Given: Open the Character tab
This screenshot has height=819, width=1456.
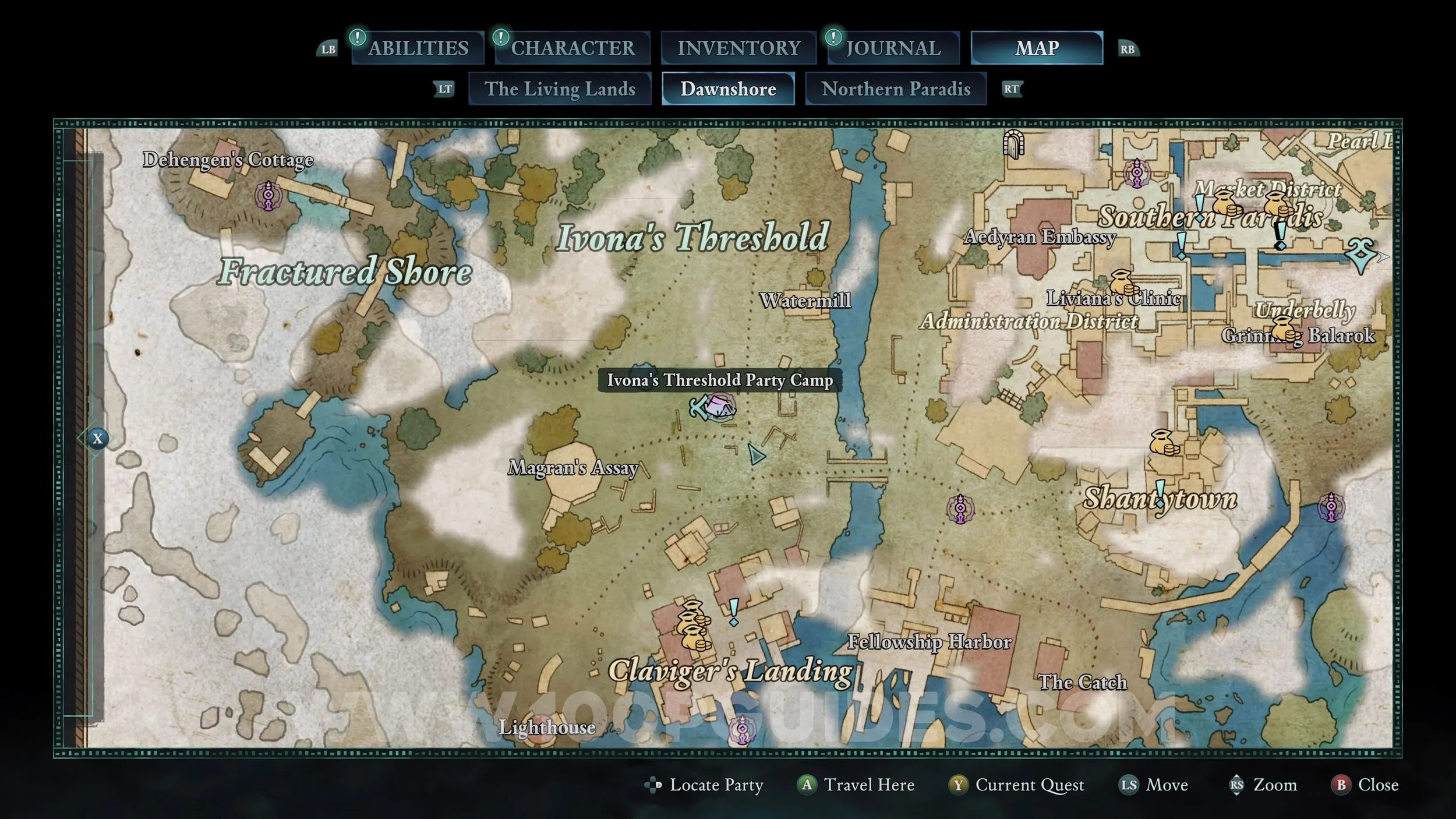Looking at the screenshot, I should point(572,48).
